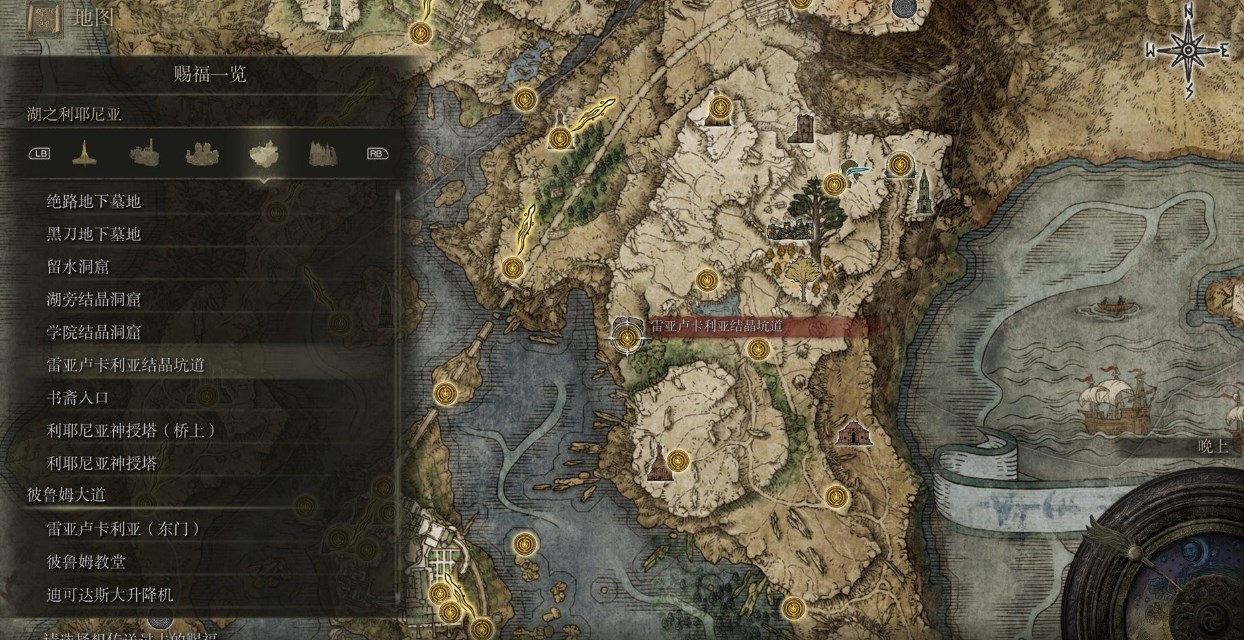
Task: Select the 学院结晶洞窟 entry
Action: (x=94, y=332)
